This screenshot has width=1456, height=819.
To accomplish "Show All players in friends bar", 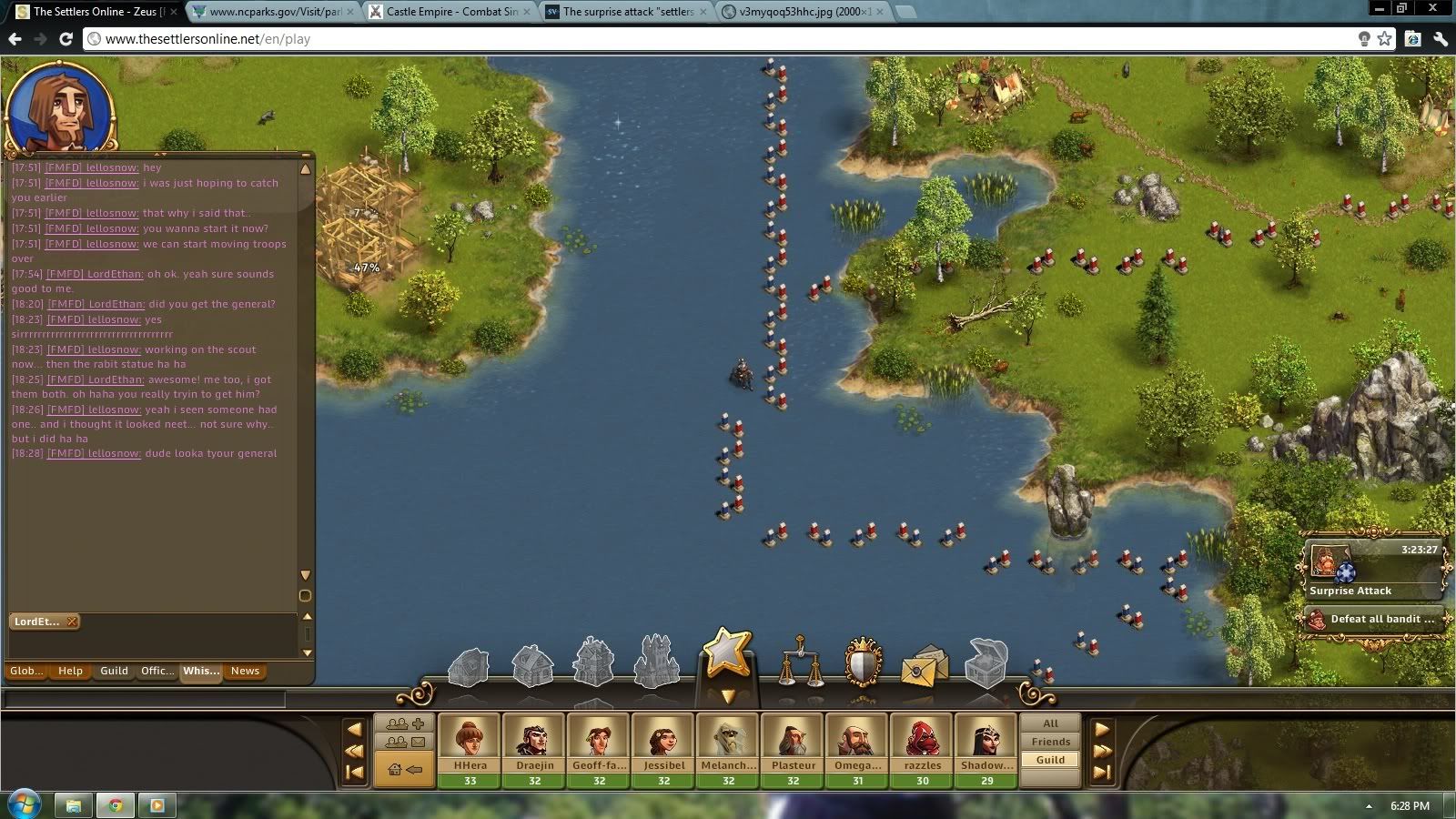I will 1050,723.
